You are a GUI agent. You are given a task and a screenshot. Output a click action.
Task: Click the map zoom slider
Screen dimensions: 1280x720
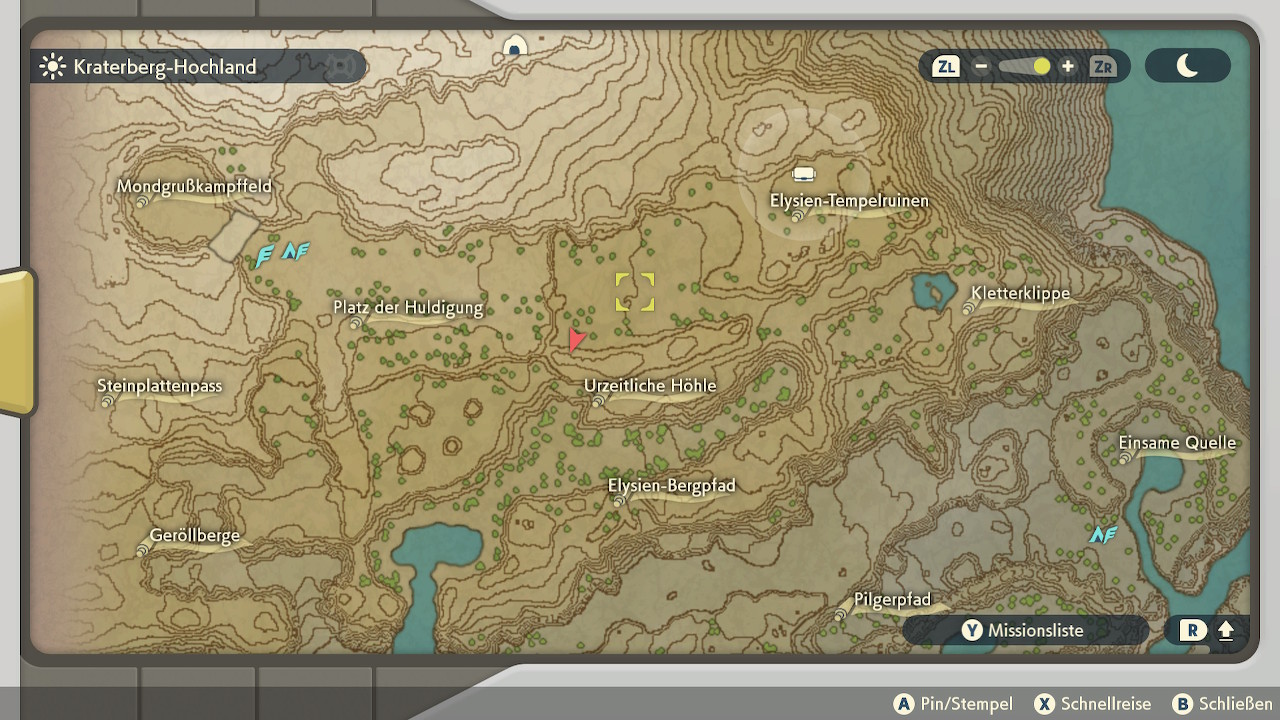coord(1024,67)
